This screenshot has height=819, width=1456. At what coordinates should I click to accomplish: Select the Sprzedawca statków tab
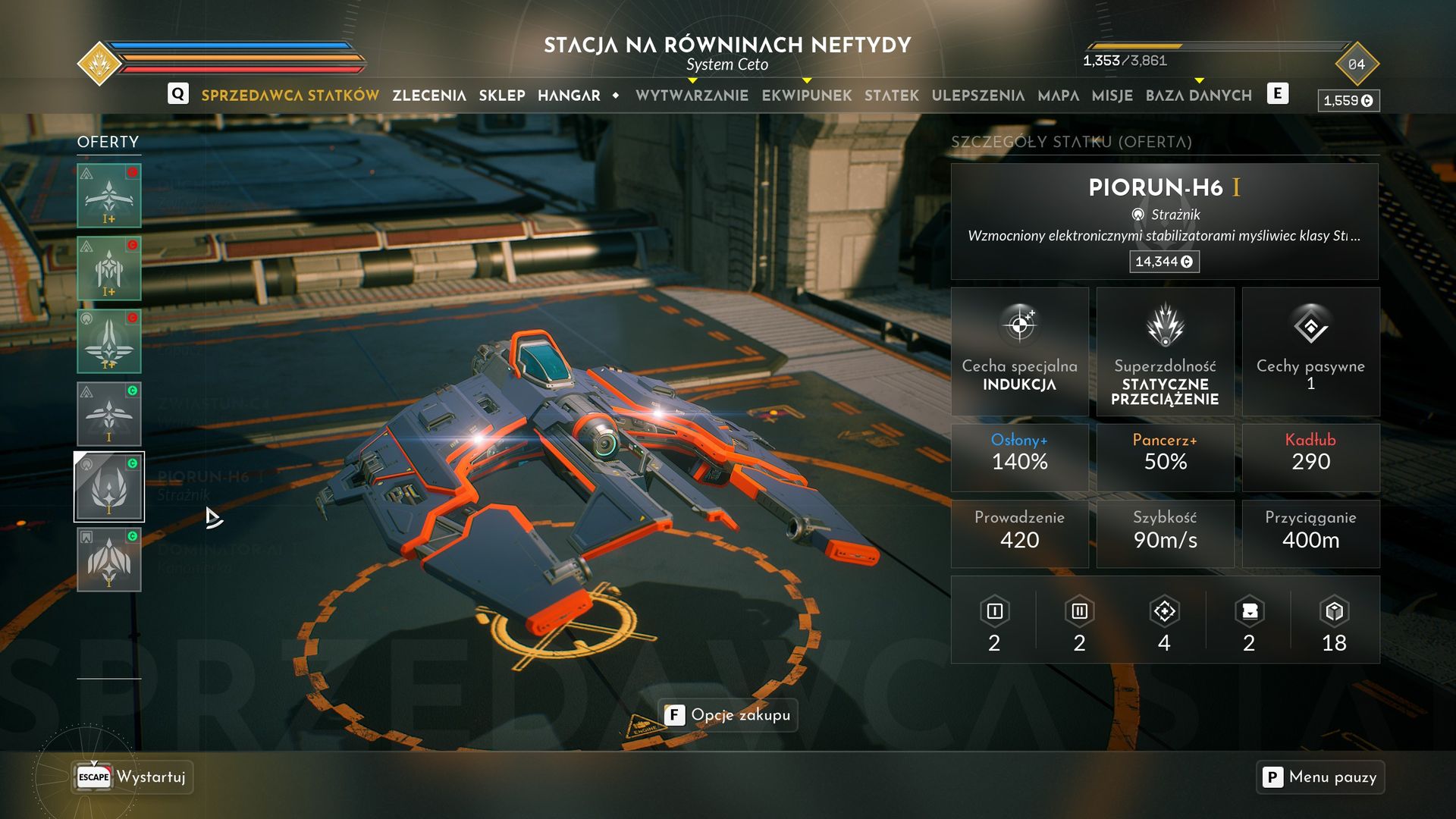290,96
